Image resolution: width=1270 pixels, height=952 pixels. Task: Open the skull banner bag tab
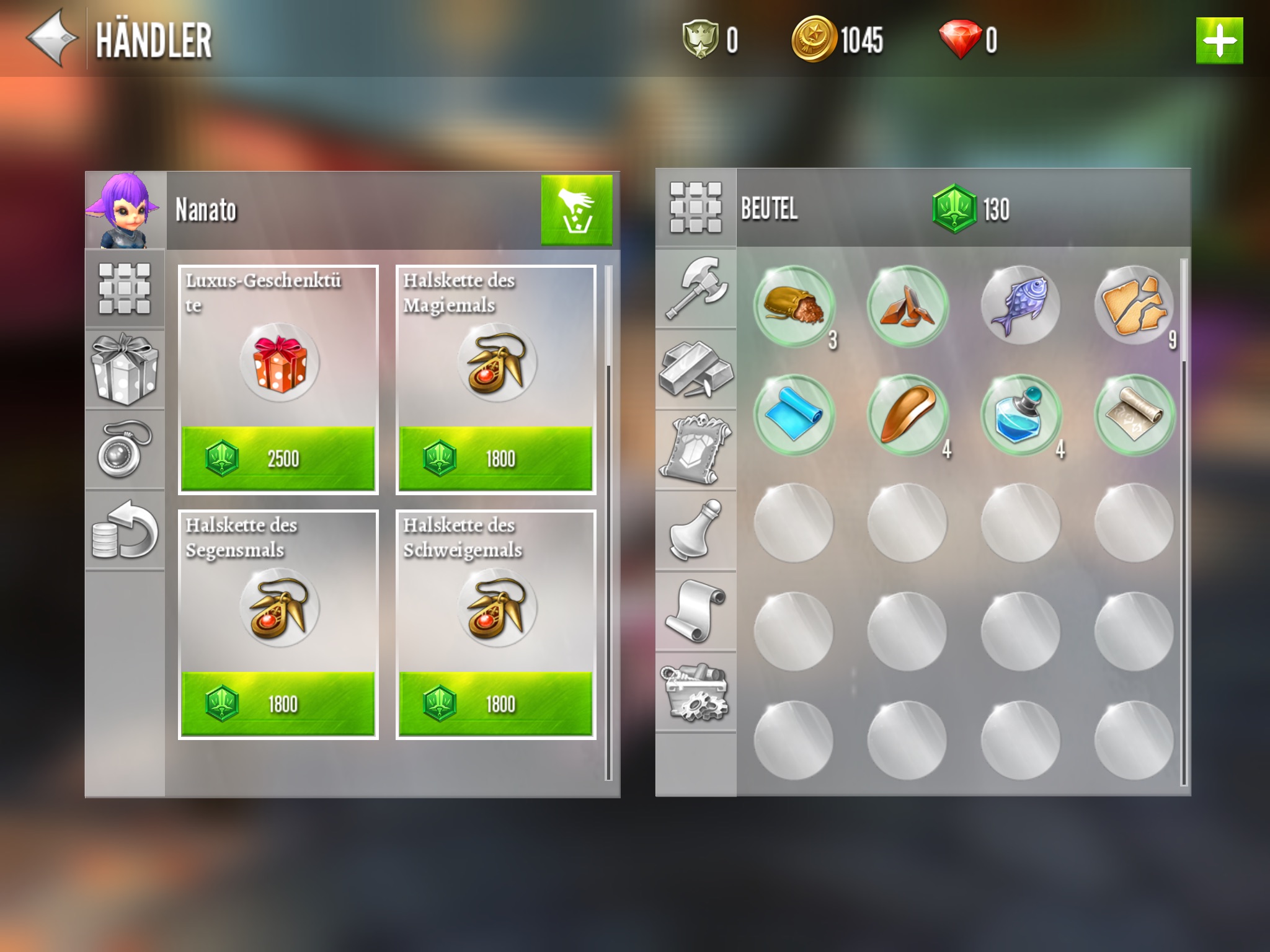(696, 450)
